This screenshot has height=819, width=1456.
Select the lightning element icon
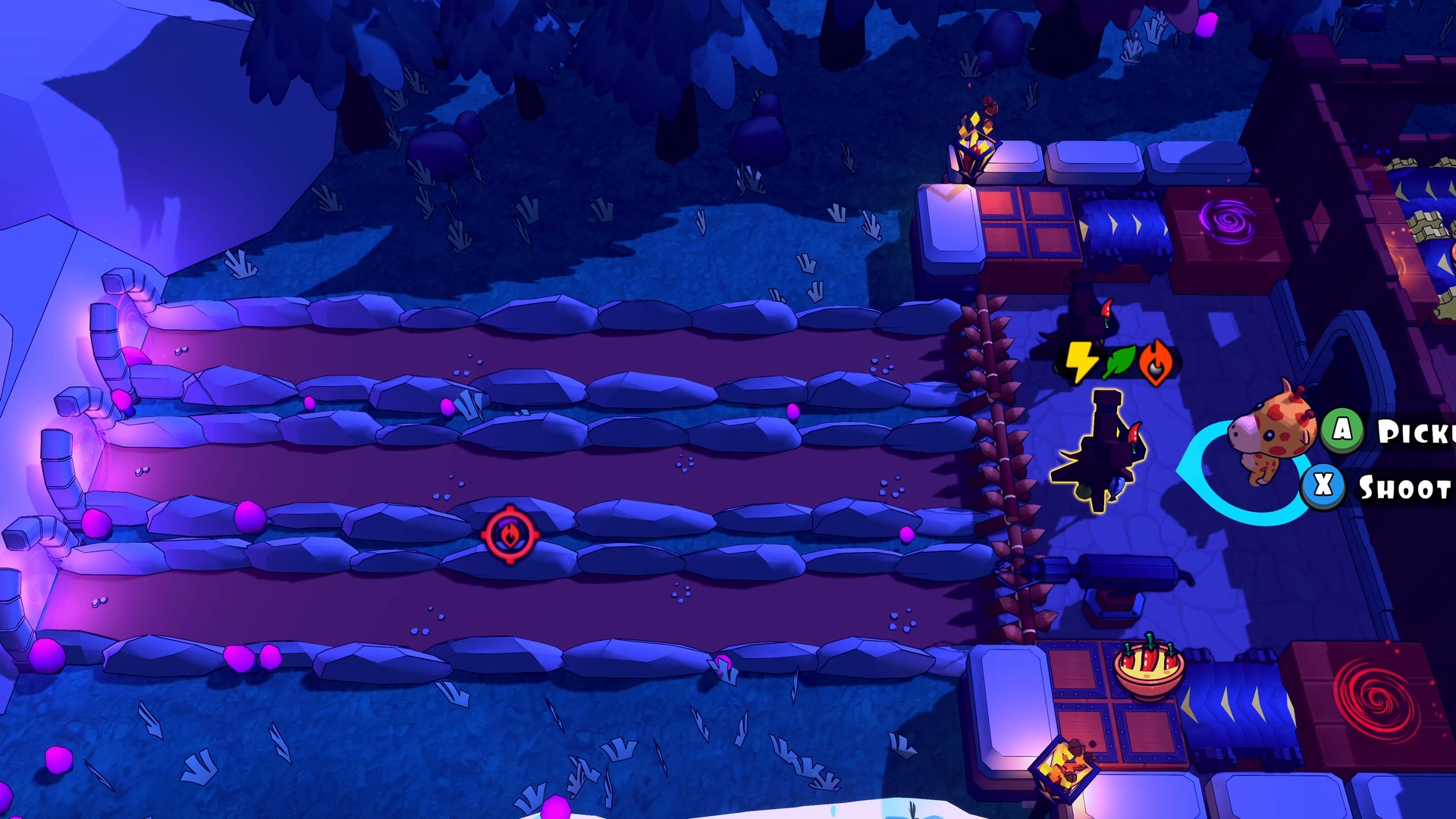click(x=1083, y=362)
